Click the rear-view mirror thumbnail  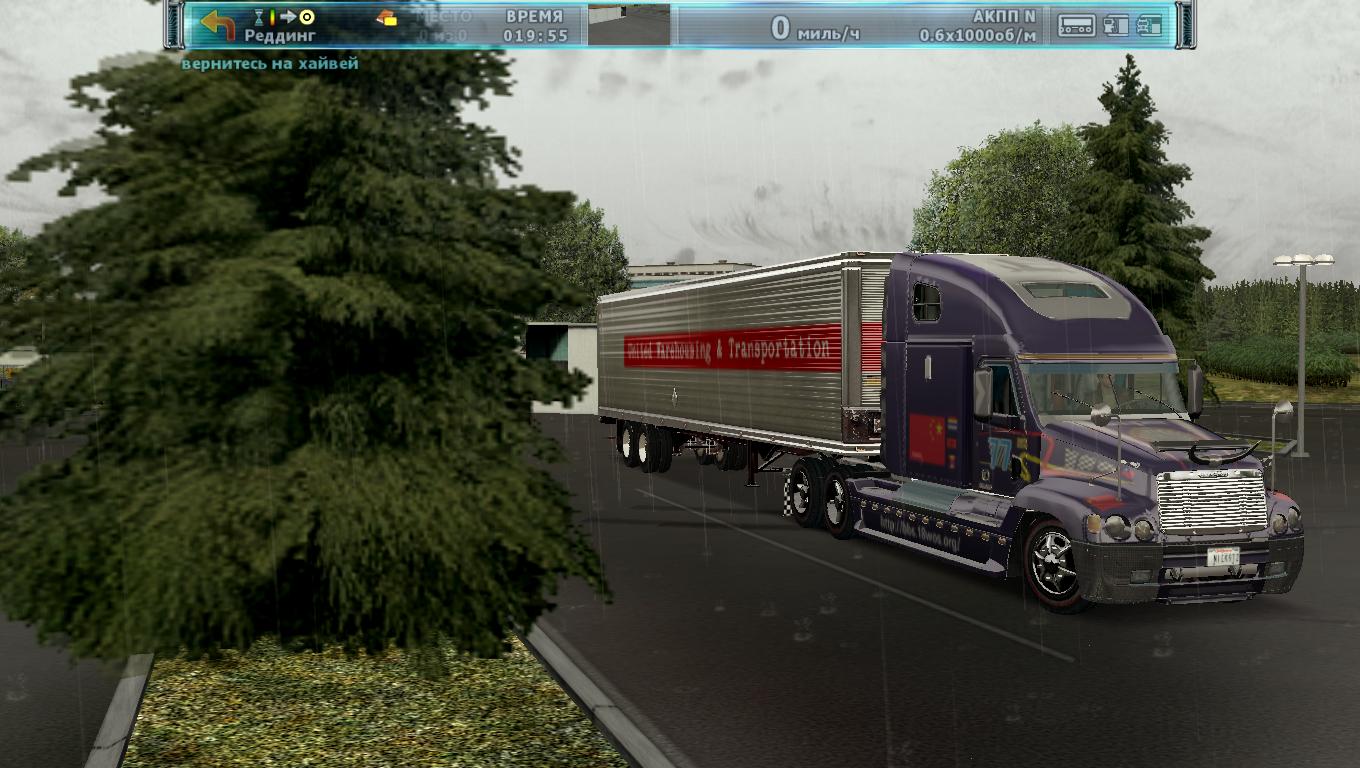[x=628, y=25]
